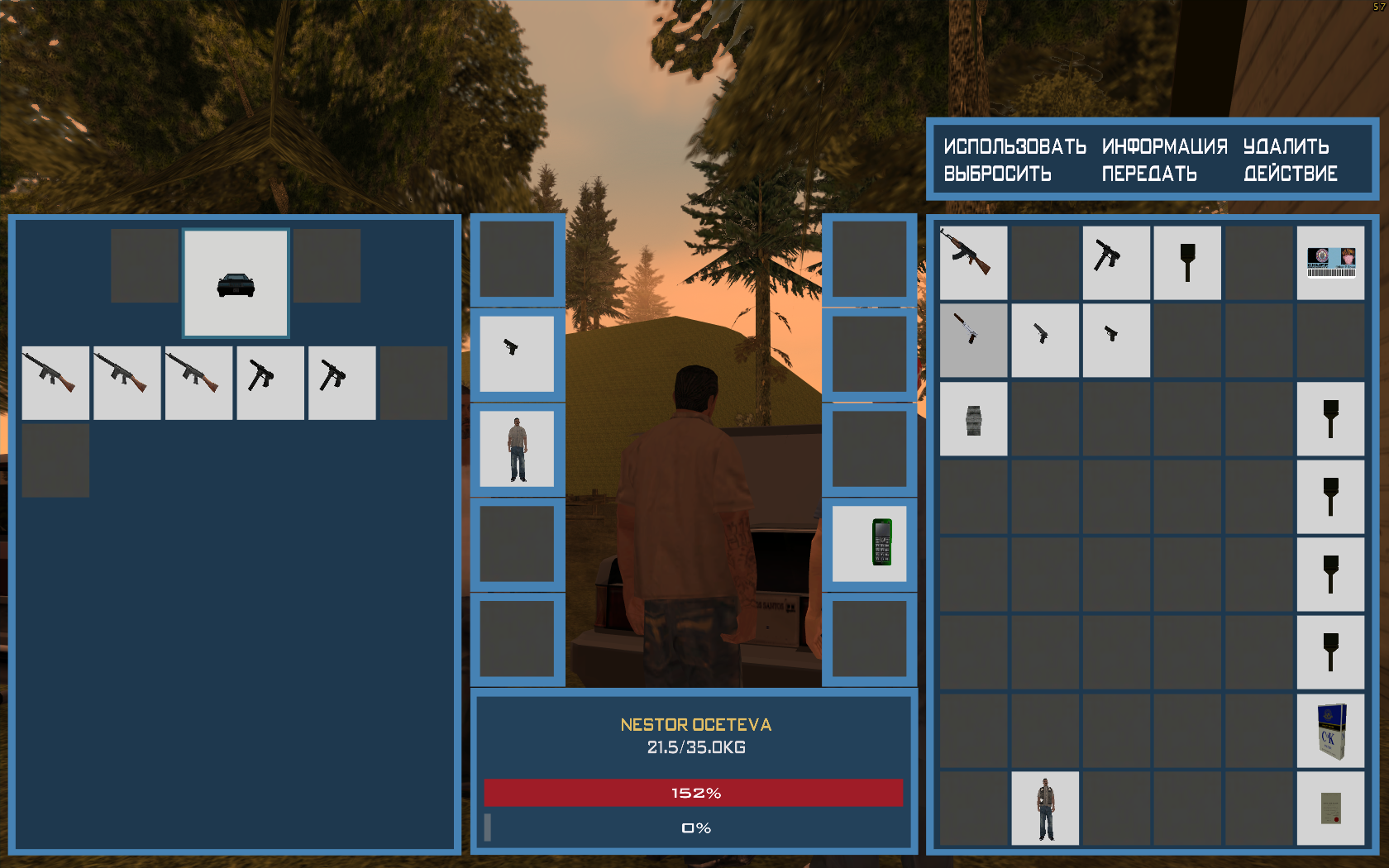Click the ИСПОЛЬЗОВАТЬ action button
Image resolution: width=1389 pixels, height=868 pixels.
(x=1014, y=146)
